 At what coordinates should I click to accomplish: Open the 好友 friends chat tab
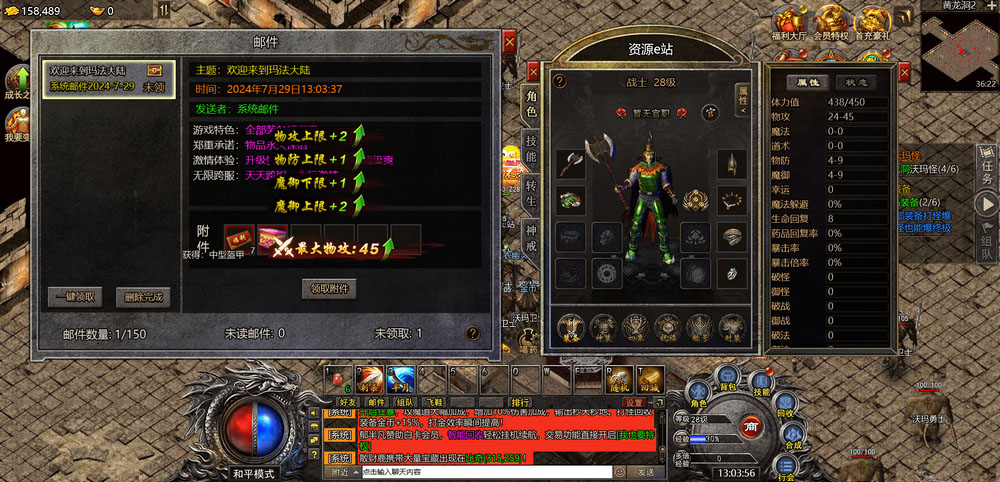(x=347, y=402)
